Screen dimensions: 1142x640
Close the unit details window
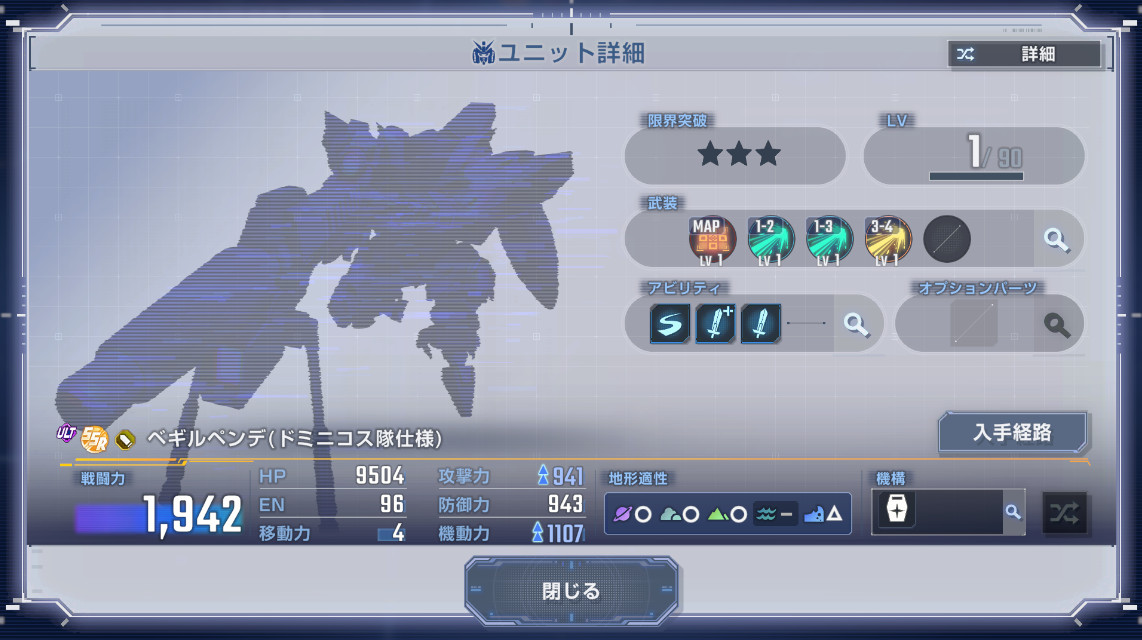point(571,591)
